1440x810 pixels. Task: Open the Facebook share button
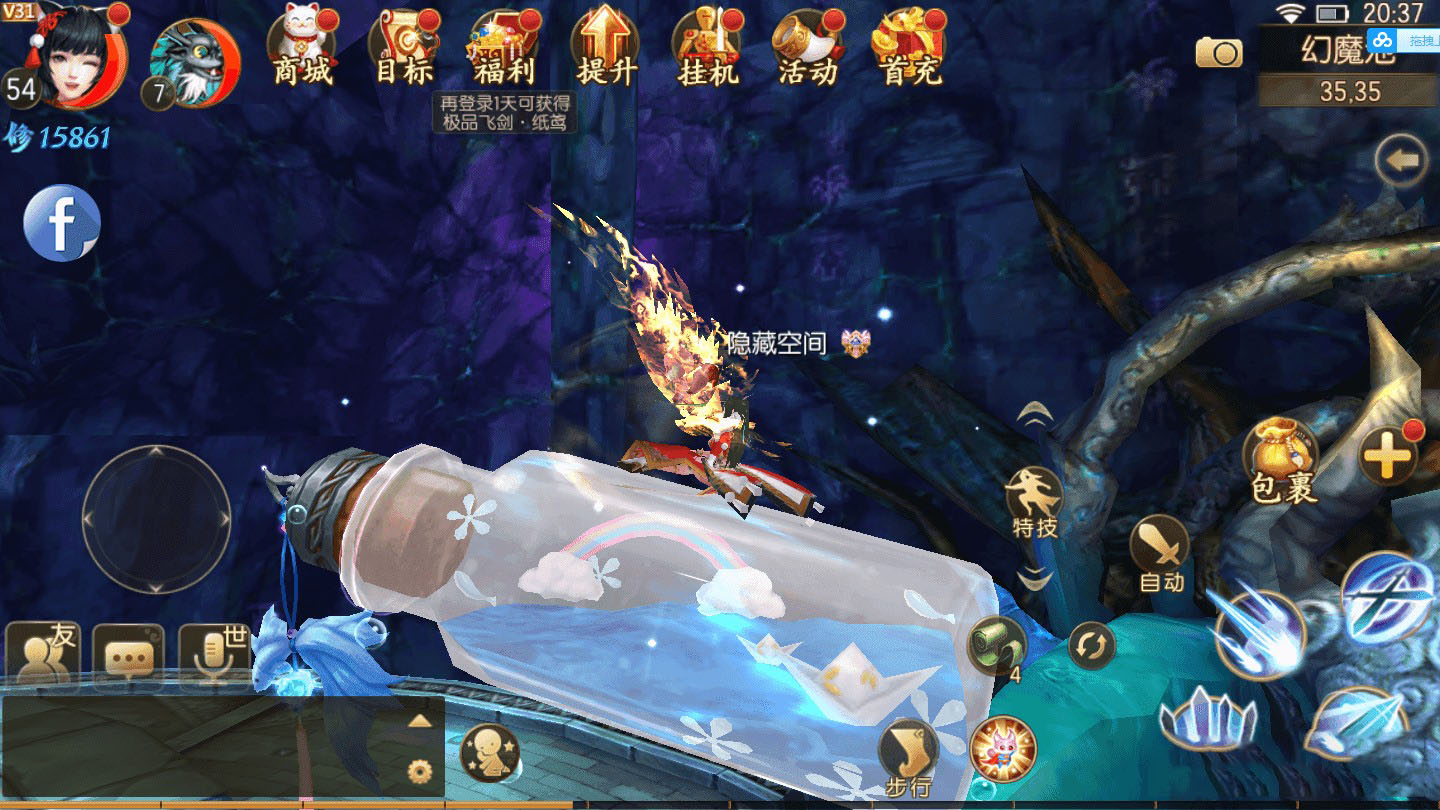click(62, 223)
